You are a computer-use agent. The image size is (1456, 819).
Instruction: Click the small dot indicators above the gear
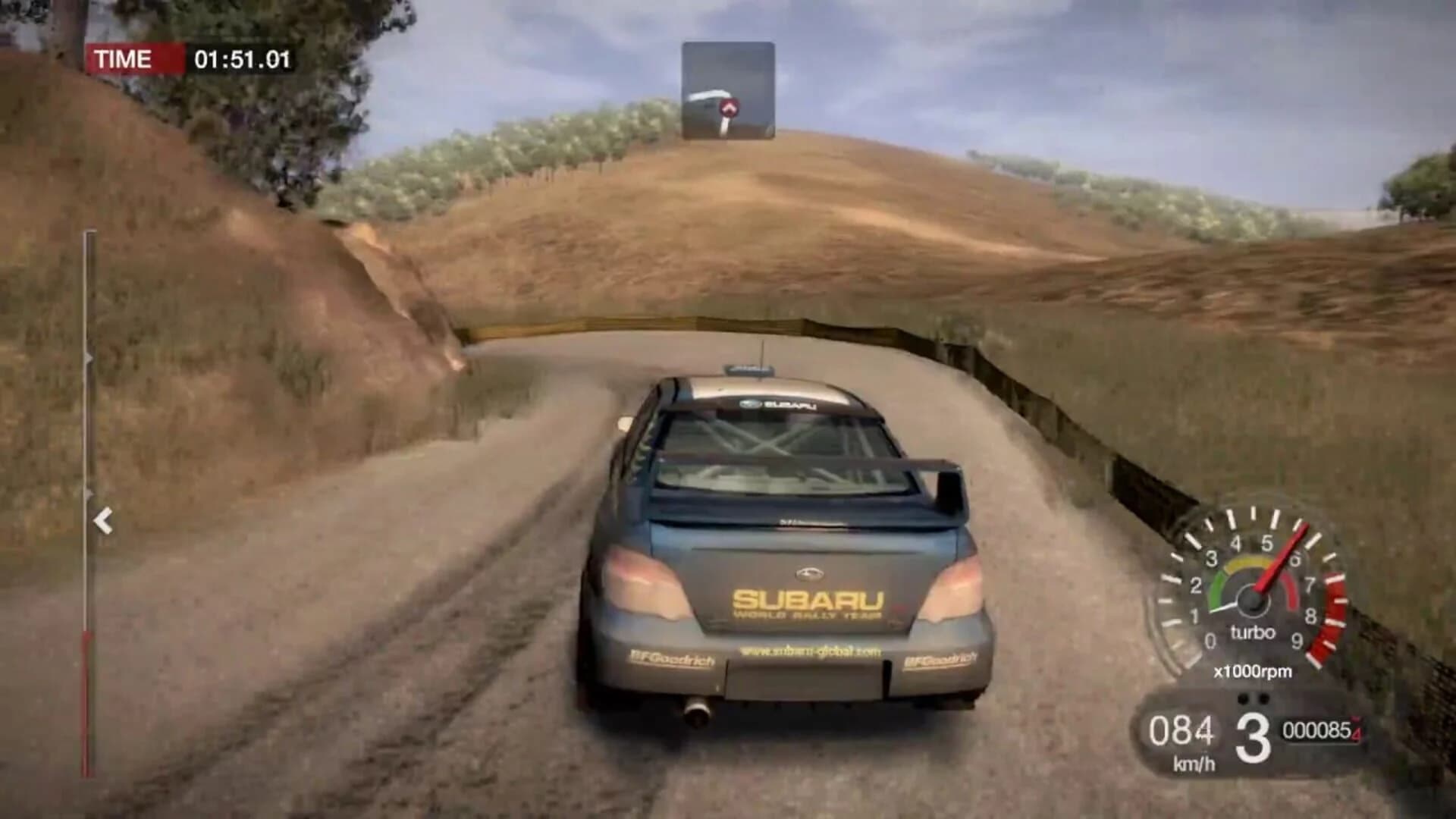tap(1253, 698)
